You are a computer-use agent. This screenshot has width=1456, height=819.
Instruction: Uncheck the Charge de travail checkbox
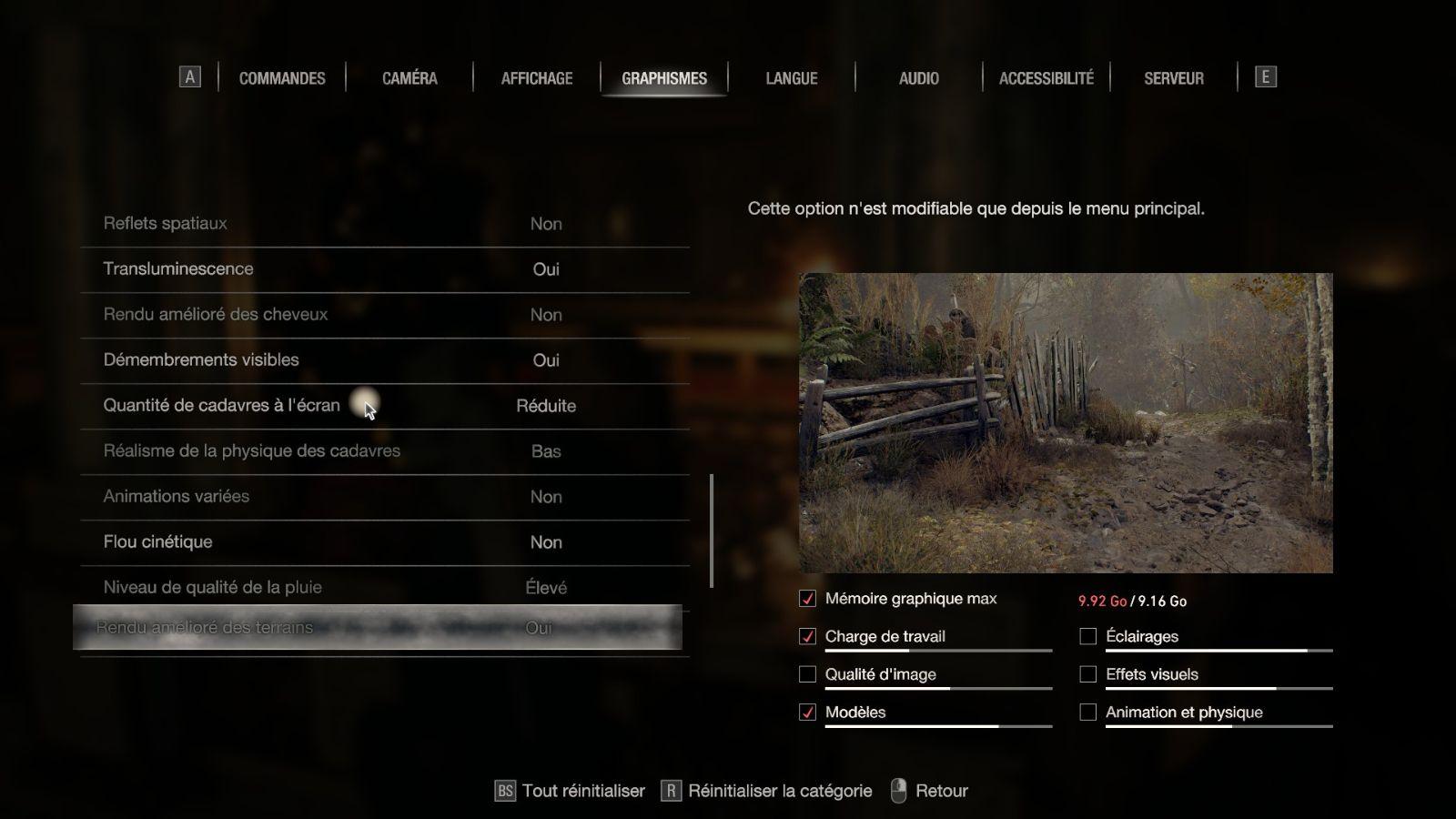click(x=807, y=636)
